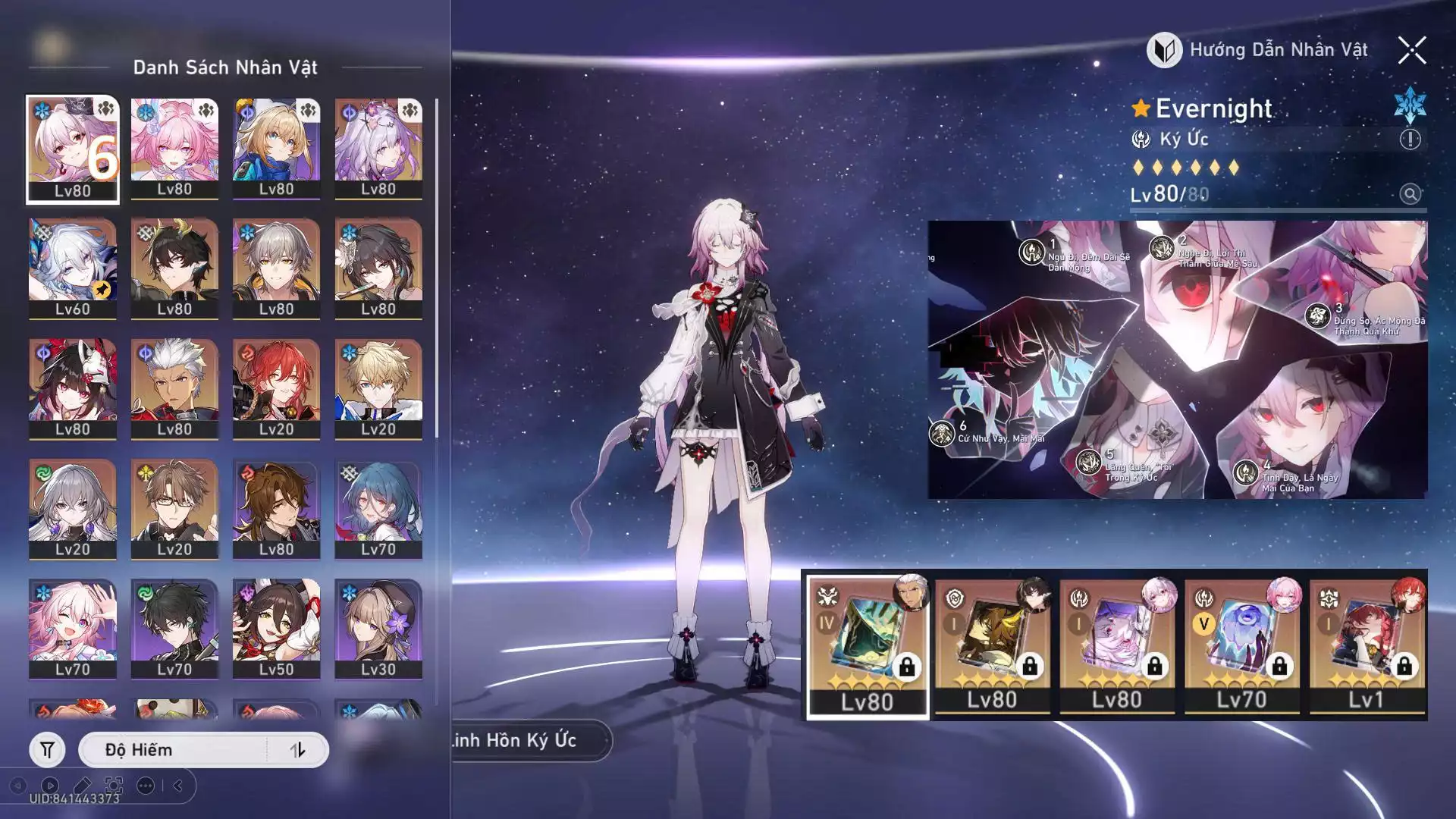Open the character filter funnel button
This screenshot has width=1456, height=819.
point(47,750)
